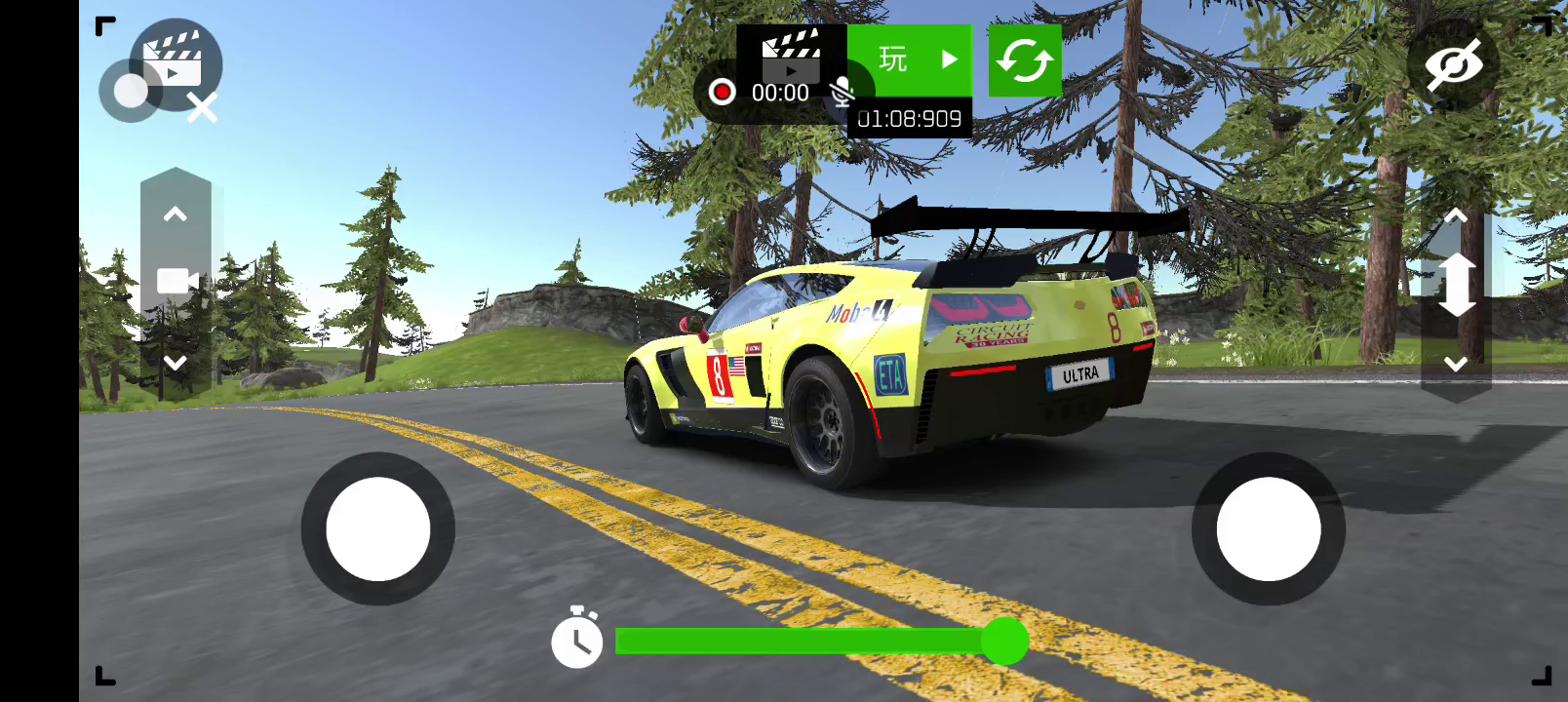Image resolution: width=1568 pixels, height=702 pixels.
Task: Tap the down chevron below the vertical arrow
Action: coord(1456,364)
